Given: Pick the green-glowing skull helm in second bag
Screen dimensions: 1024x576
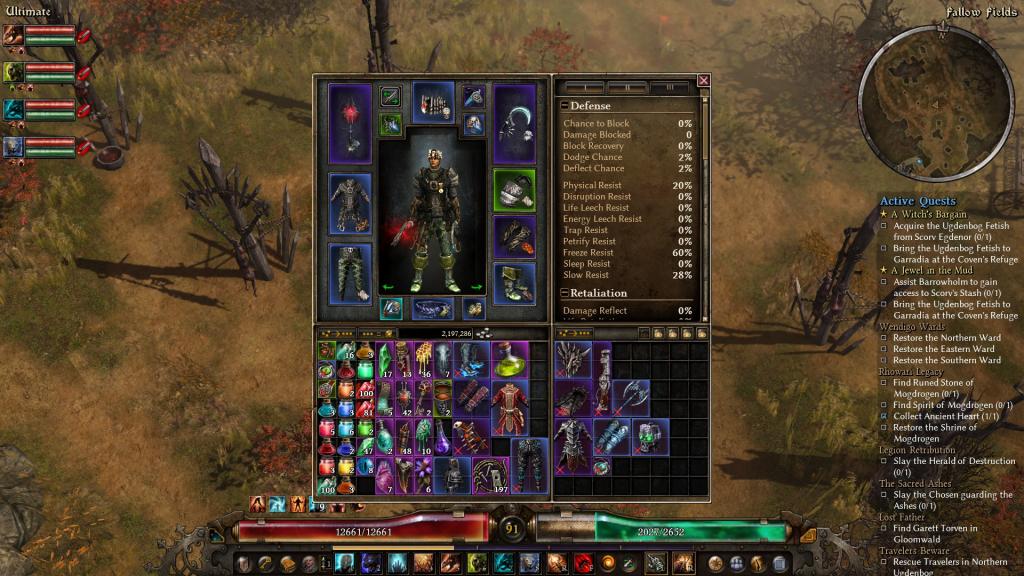Looking at the screenshot, I should point(650,436).
